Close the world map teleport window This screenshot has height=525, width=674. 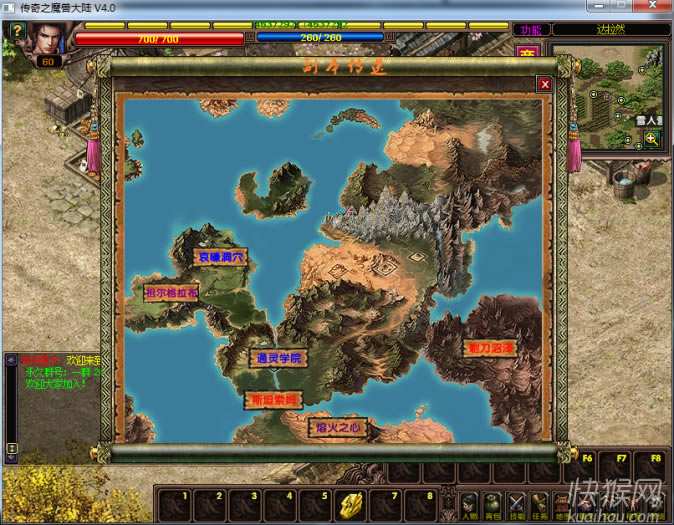(545, 85)
